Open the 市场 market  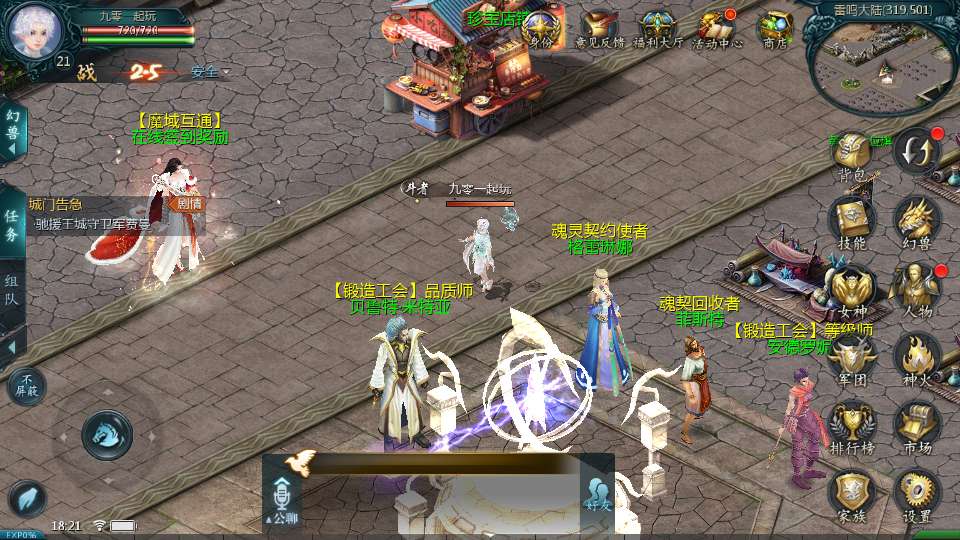916,427
